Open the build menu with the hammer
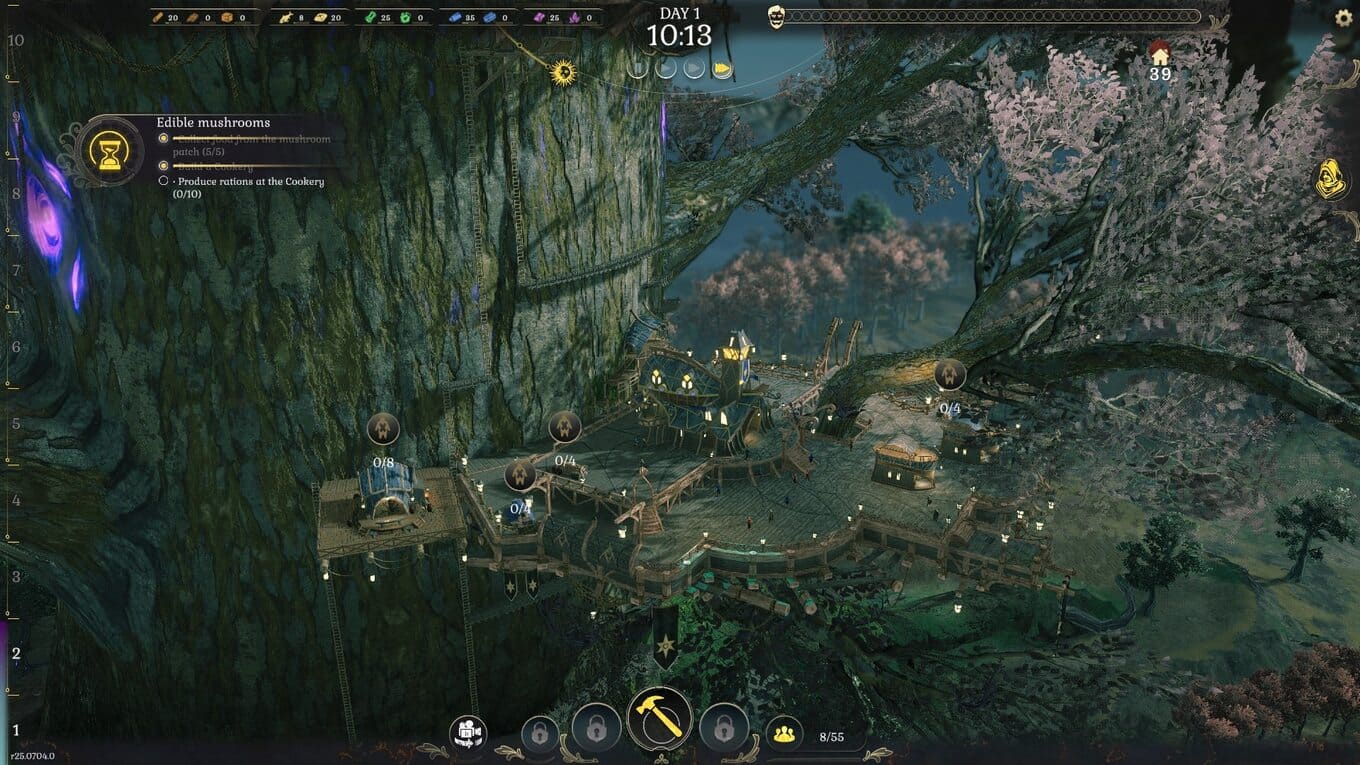 pos(660,719)
